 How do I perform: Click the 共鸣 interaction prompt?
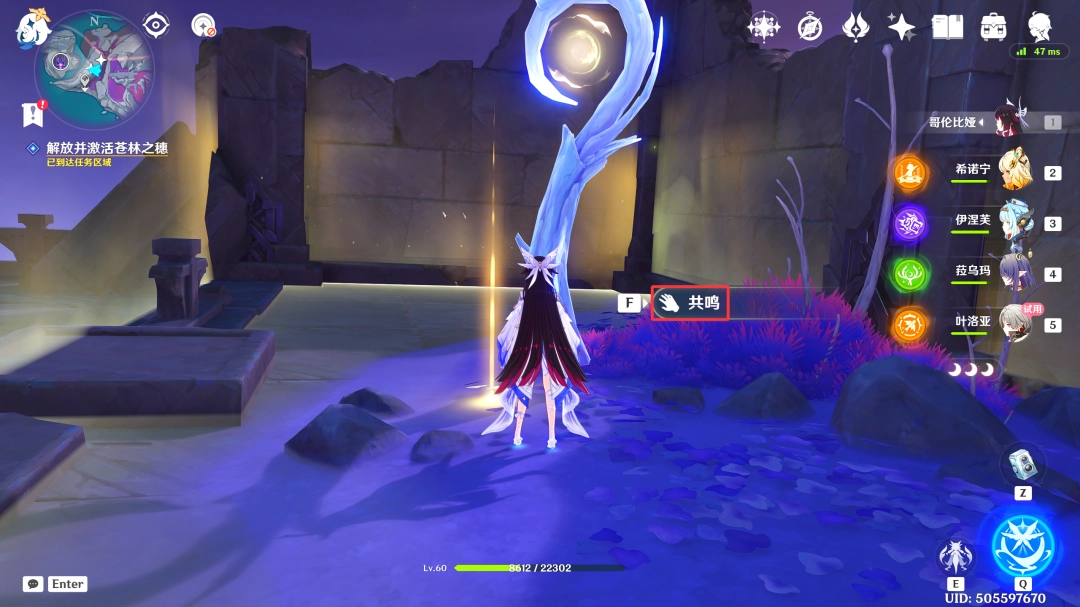point(689,302)
